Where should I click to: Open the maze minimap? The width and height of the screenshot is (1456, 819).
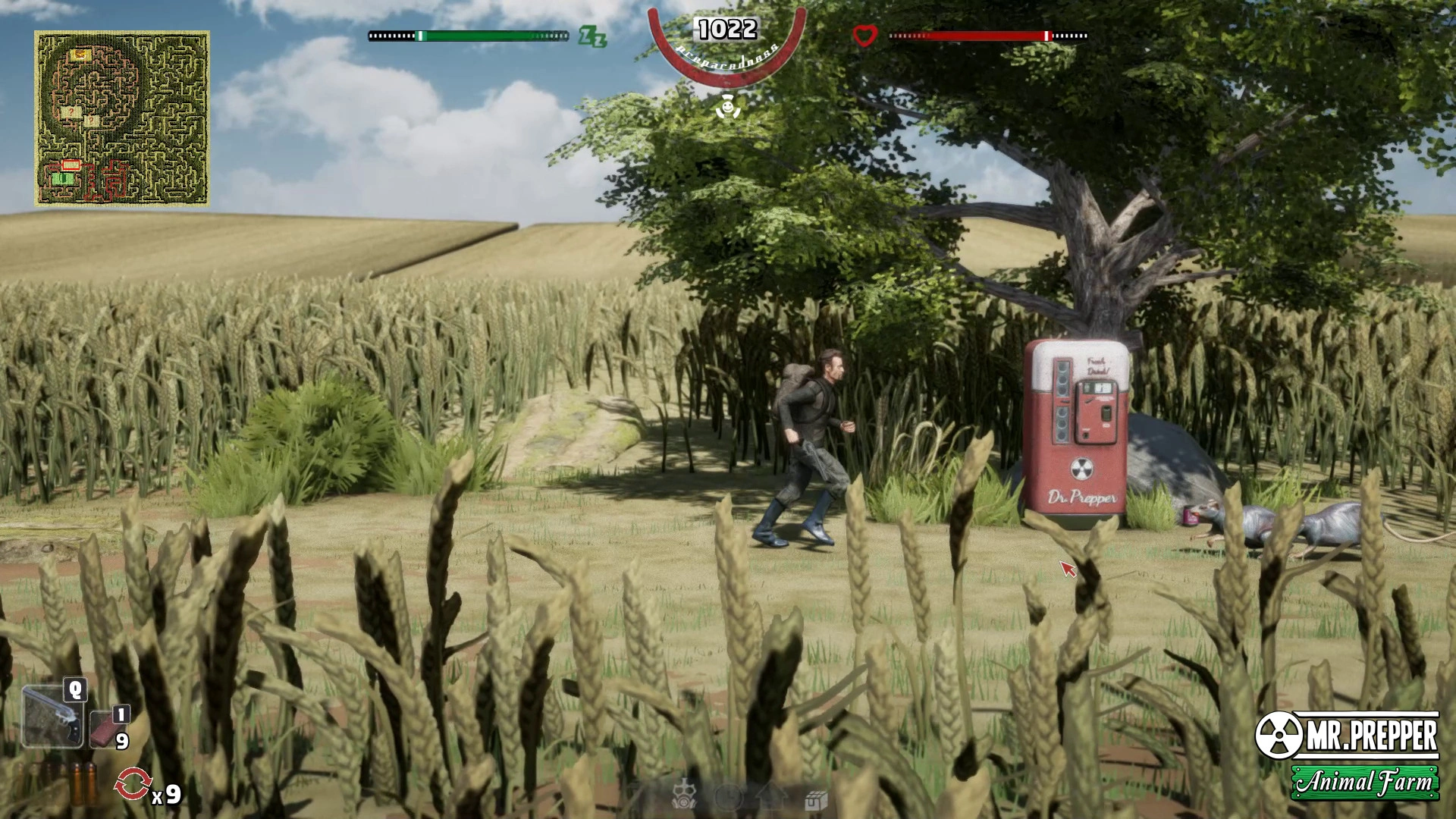(x=122, y=118)
